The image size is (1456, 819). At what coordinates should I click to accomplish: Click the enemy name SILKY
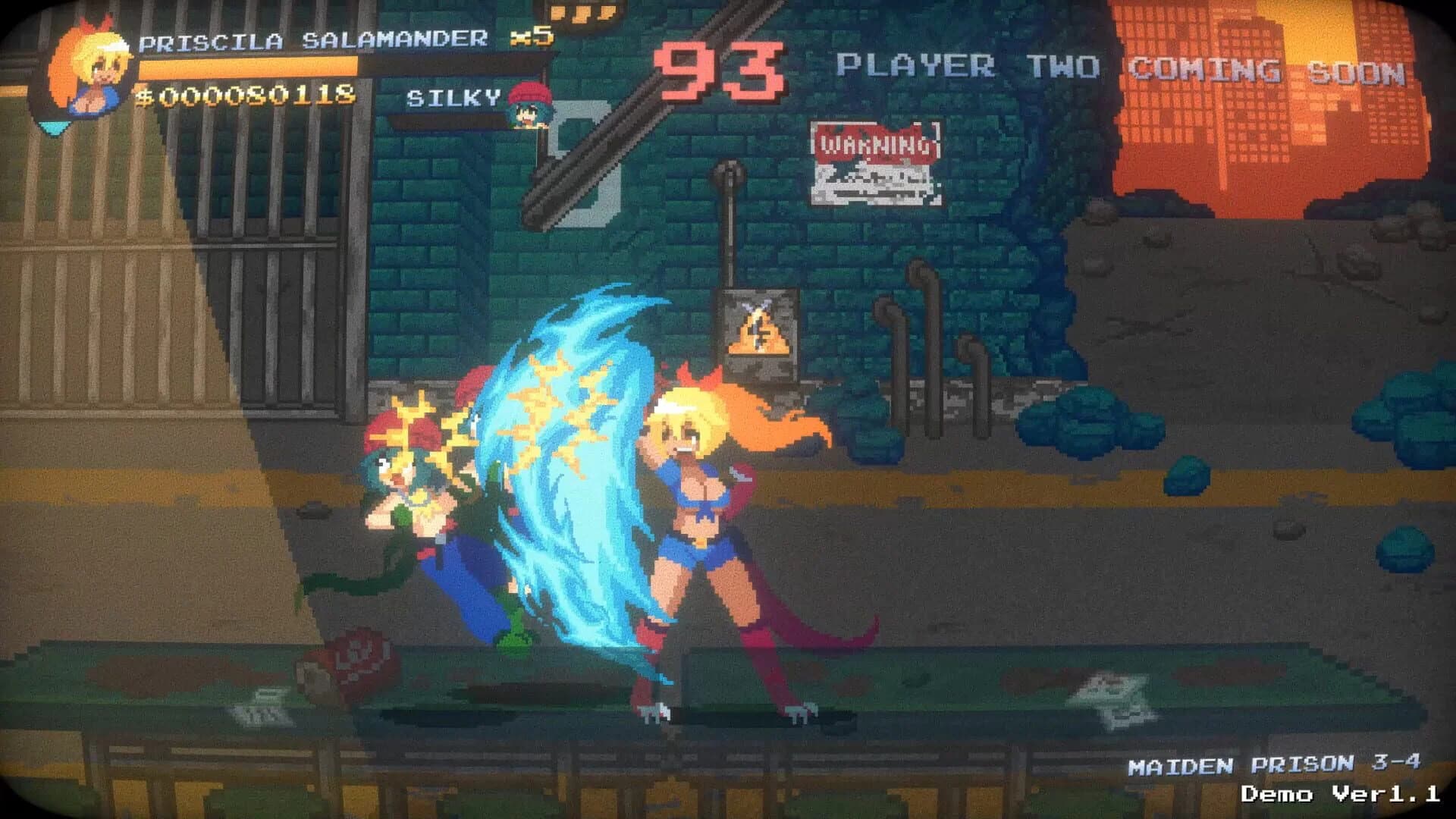coord(450,99)
